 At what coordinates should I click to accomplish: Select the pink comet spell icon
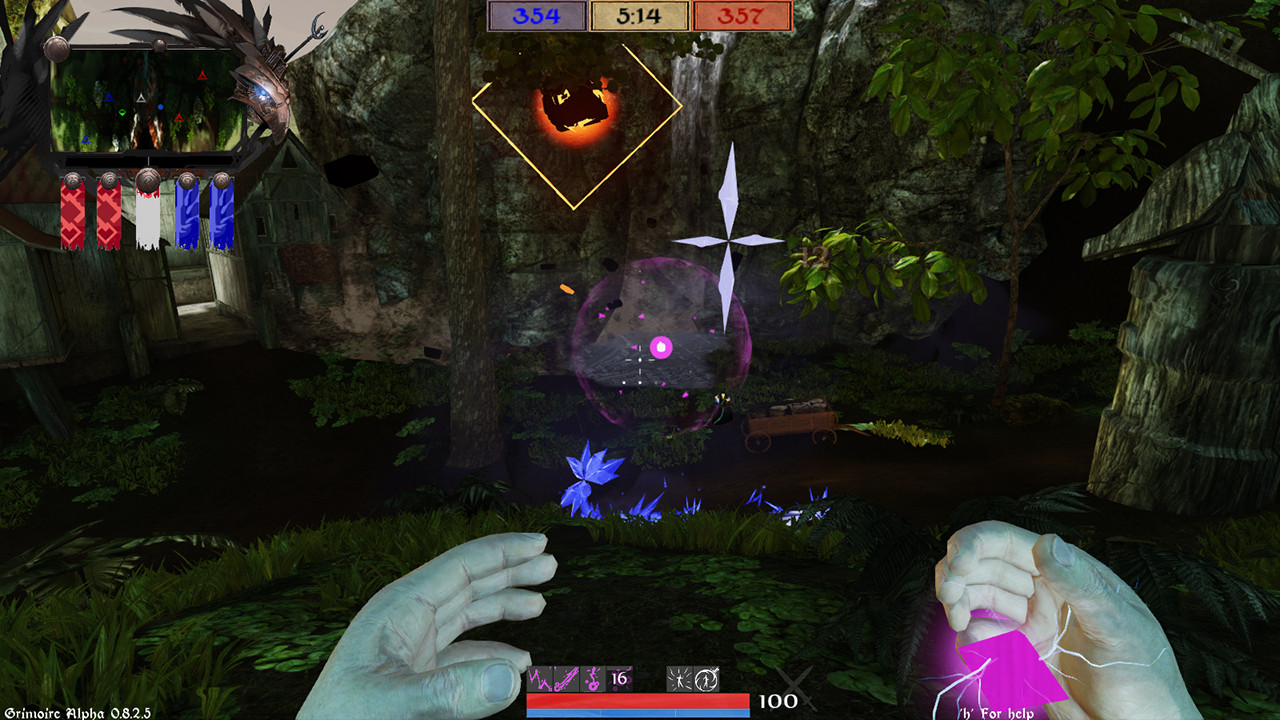coord(565,680)
